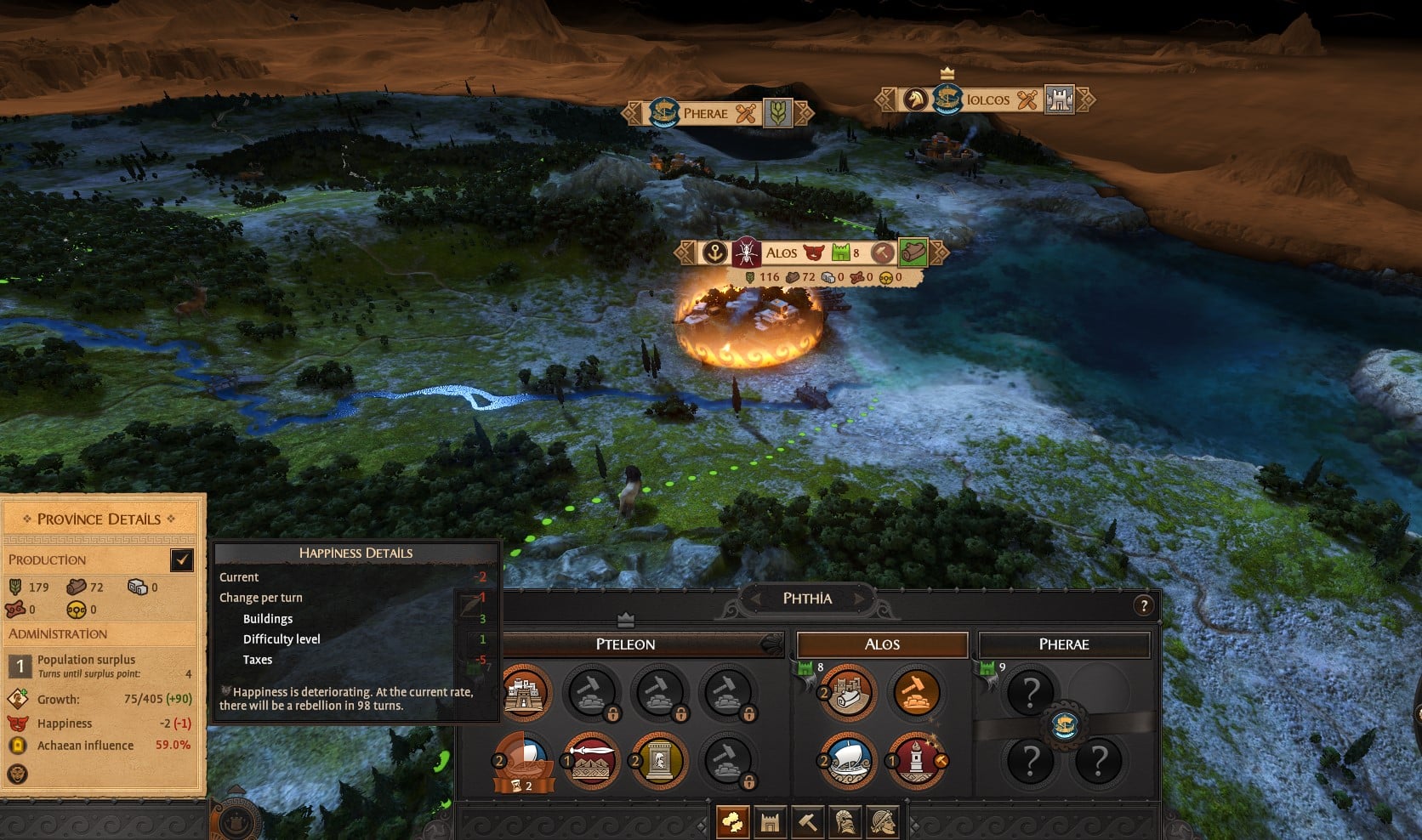The image size is (1422, 840).
Task: Open the hammer construction tab in toolbar
Action: 807,822
